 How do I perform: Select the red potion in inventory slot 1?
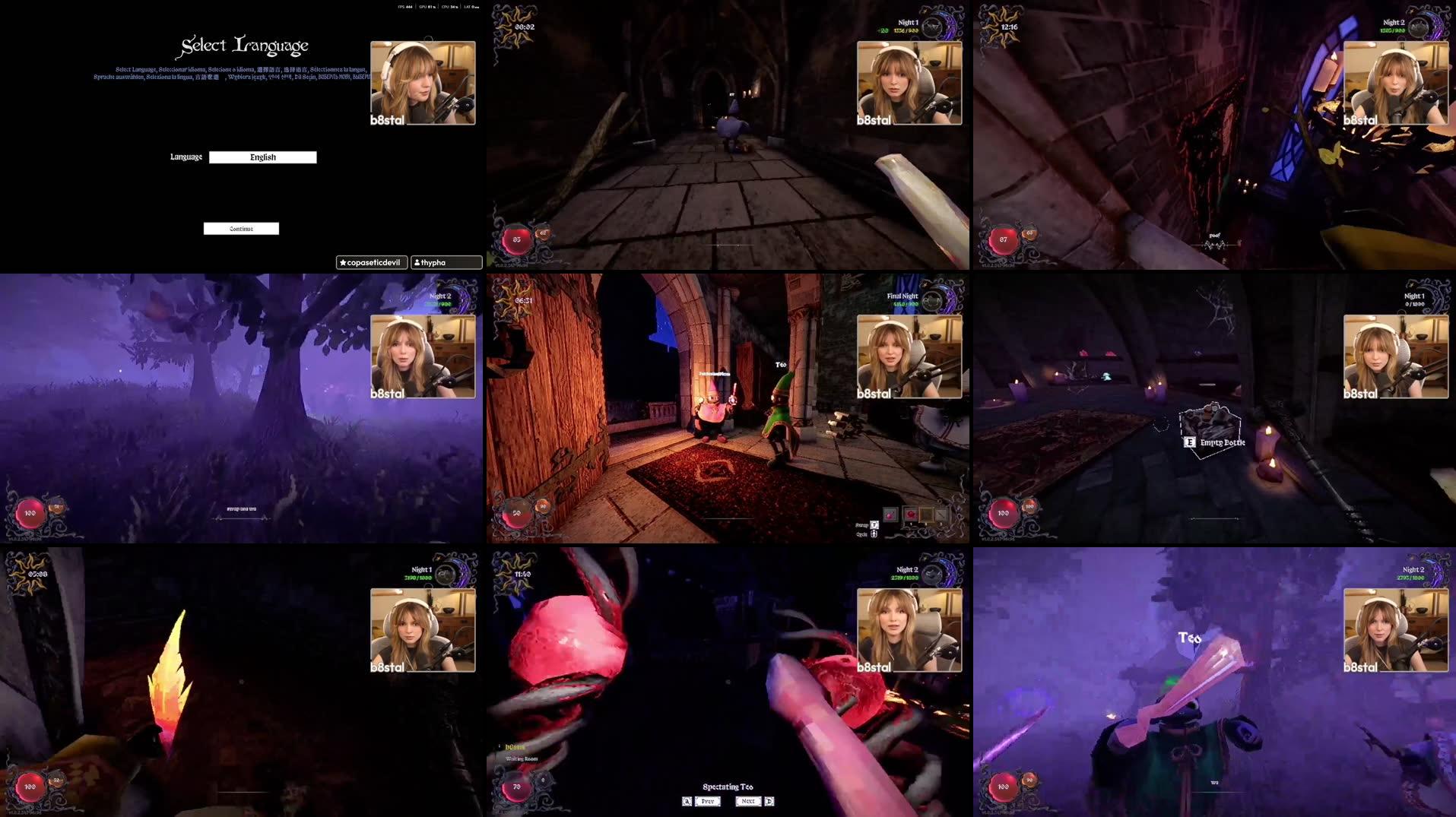pyautogui.click(x=911, y=515)
